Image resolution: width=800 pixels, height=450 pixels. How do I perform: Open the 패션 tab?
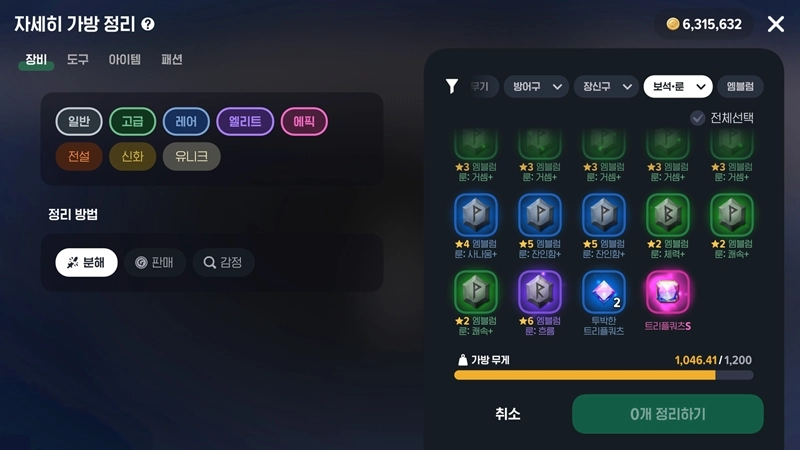[x=172, y=60]
